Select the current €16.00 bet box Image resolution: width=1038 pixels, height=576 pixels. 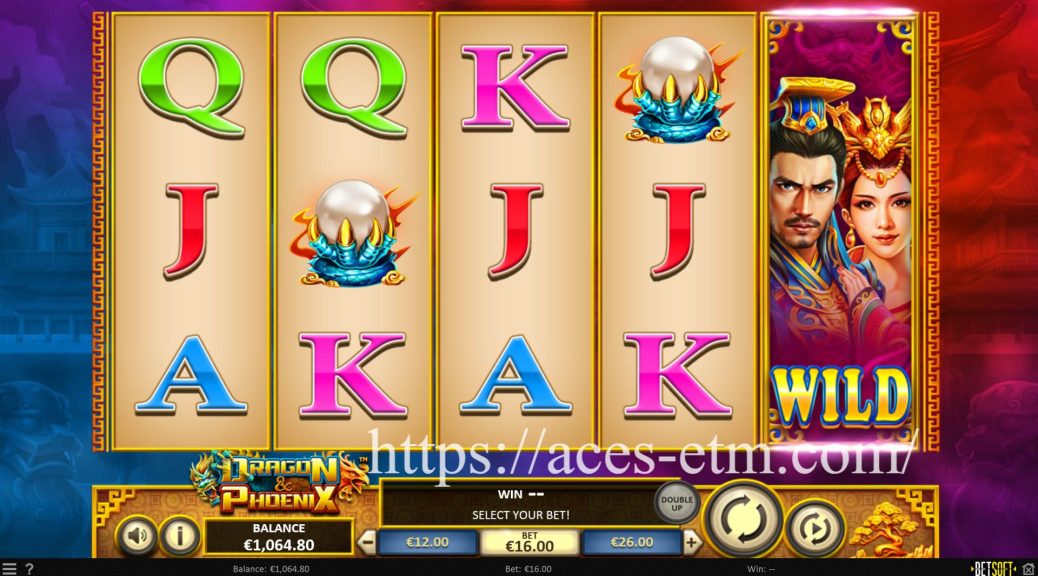point(530,542)
